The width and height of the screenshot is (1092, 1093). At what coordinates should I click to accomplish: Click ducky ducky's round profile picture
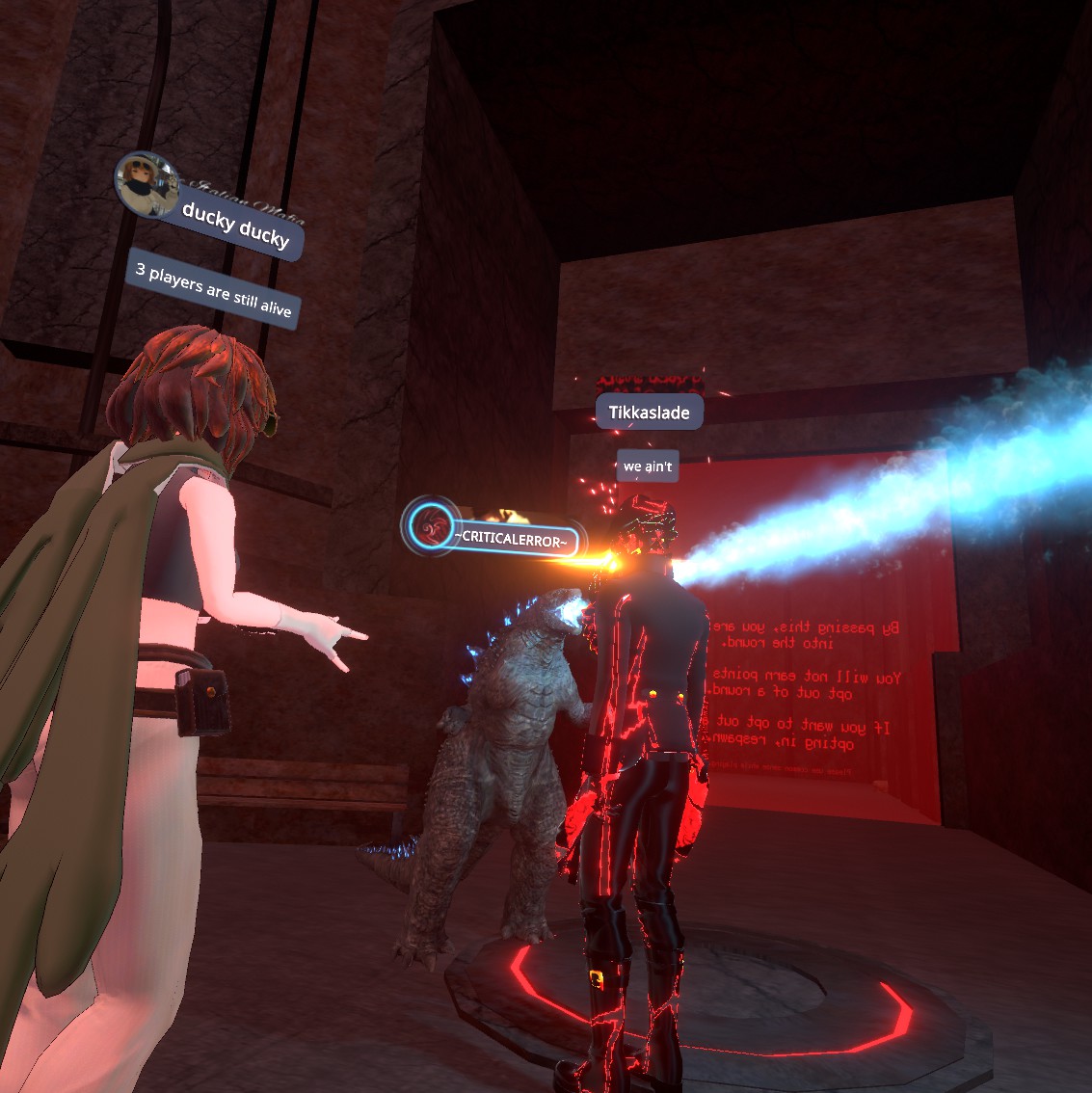click(x=146, y=181)
